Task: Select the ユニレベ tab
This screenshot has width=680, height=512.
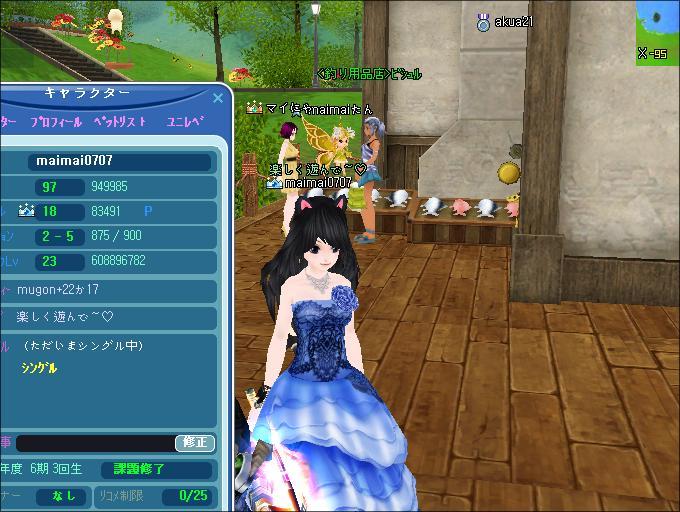Action: (x=184, y=122)
